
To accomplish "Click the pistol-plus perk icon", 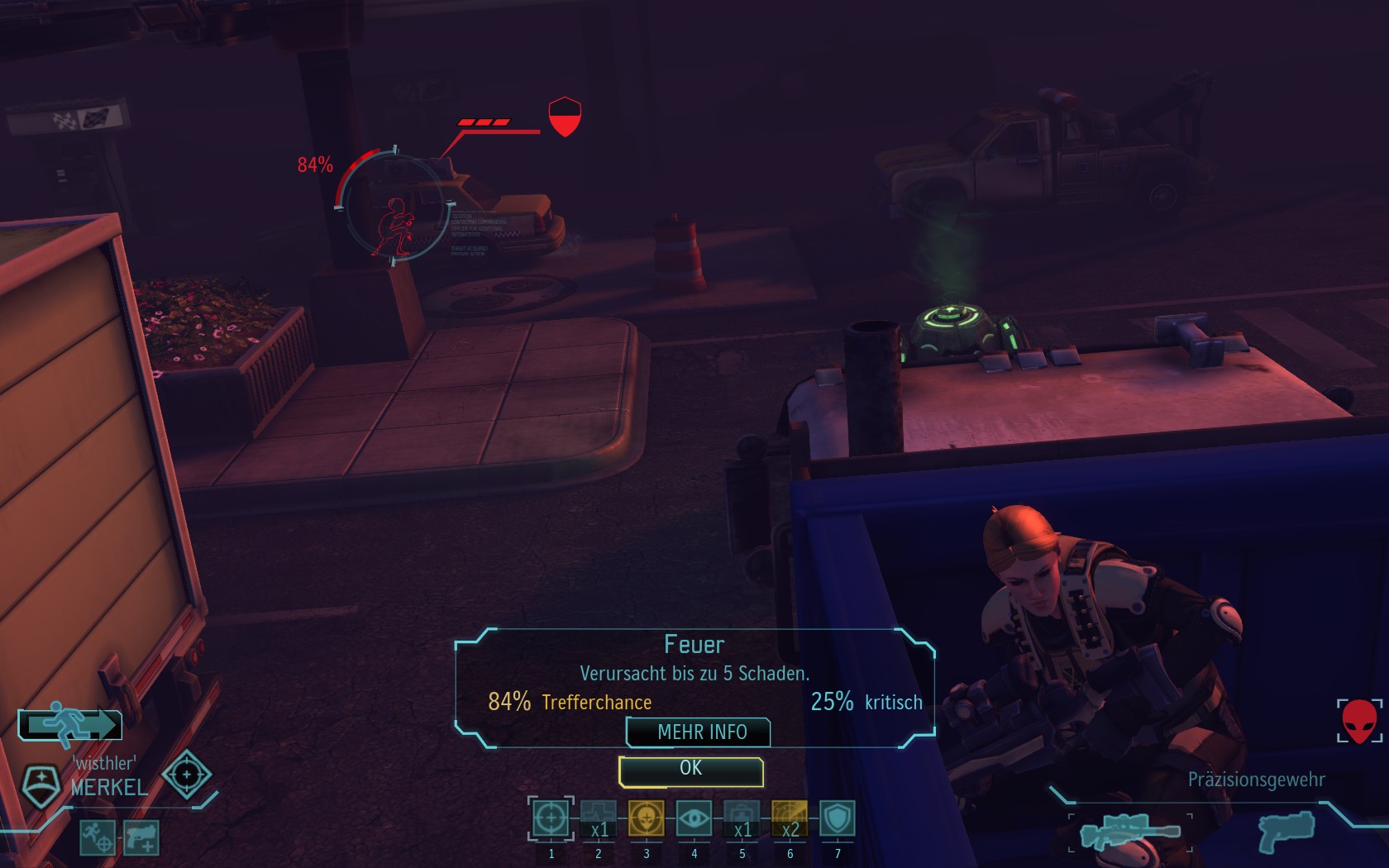I will click(x=141, y=837).
